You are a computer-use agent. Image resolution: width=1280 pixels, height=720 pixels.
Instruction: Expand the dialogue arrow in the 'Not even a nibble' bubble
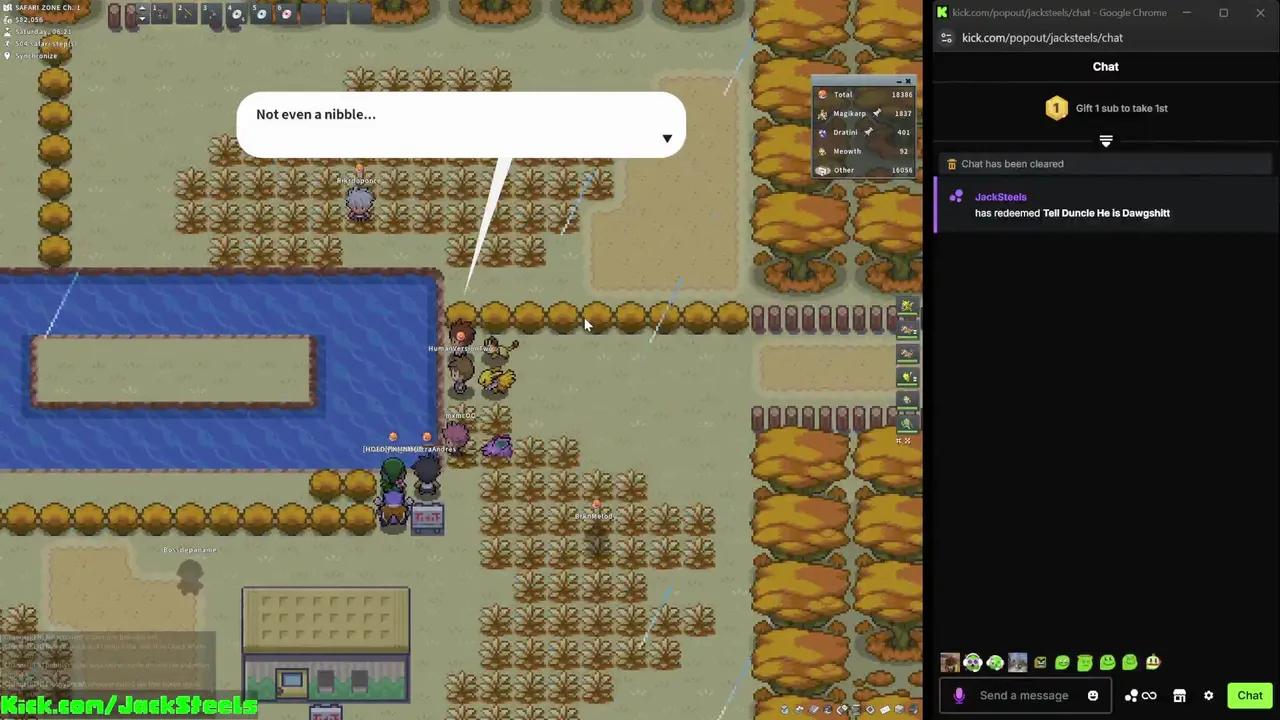pyautogui.click(x=667, y=139)
